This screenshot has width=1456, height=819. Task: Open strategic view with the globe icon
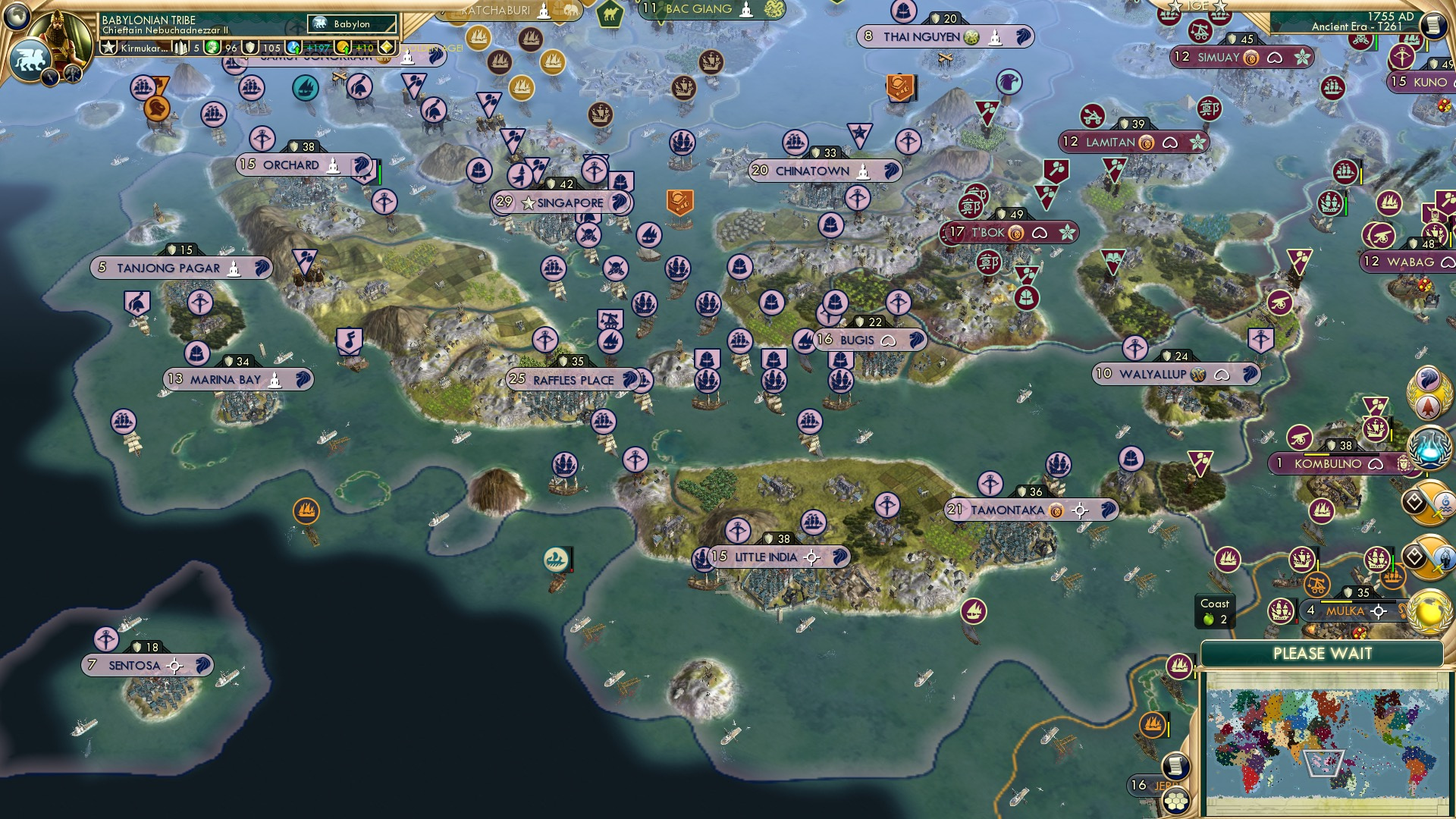pyautogui.click(x=17, y=17)
